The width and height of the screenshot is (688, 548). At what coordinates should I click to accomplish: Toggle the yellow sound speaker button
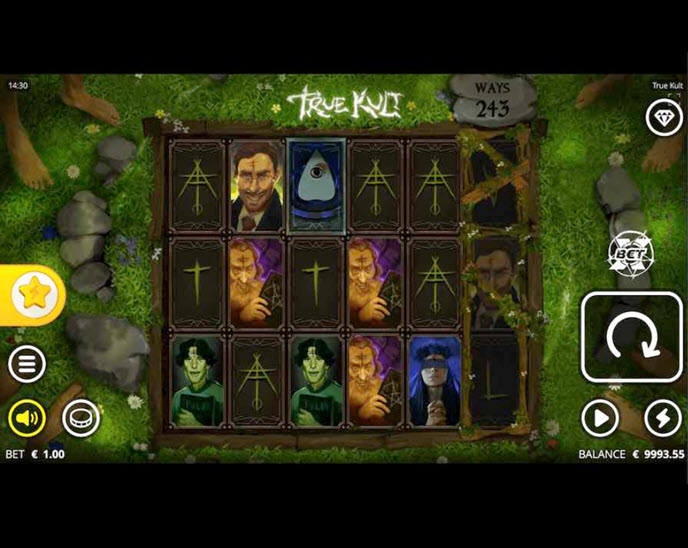[x=27, y=418]
